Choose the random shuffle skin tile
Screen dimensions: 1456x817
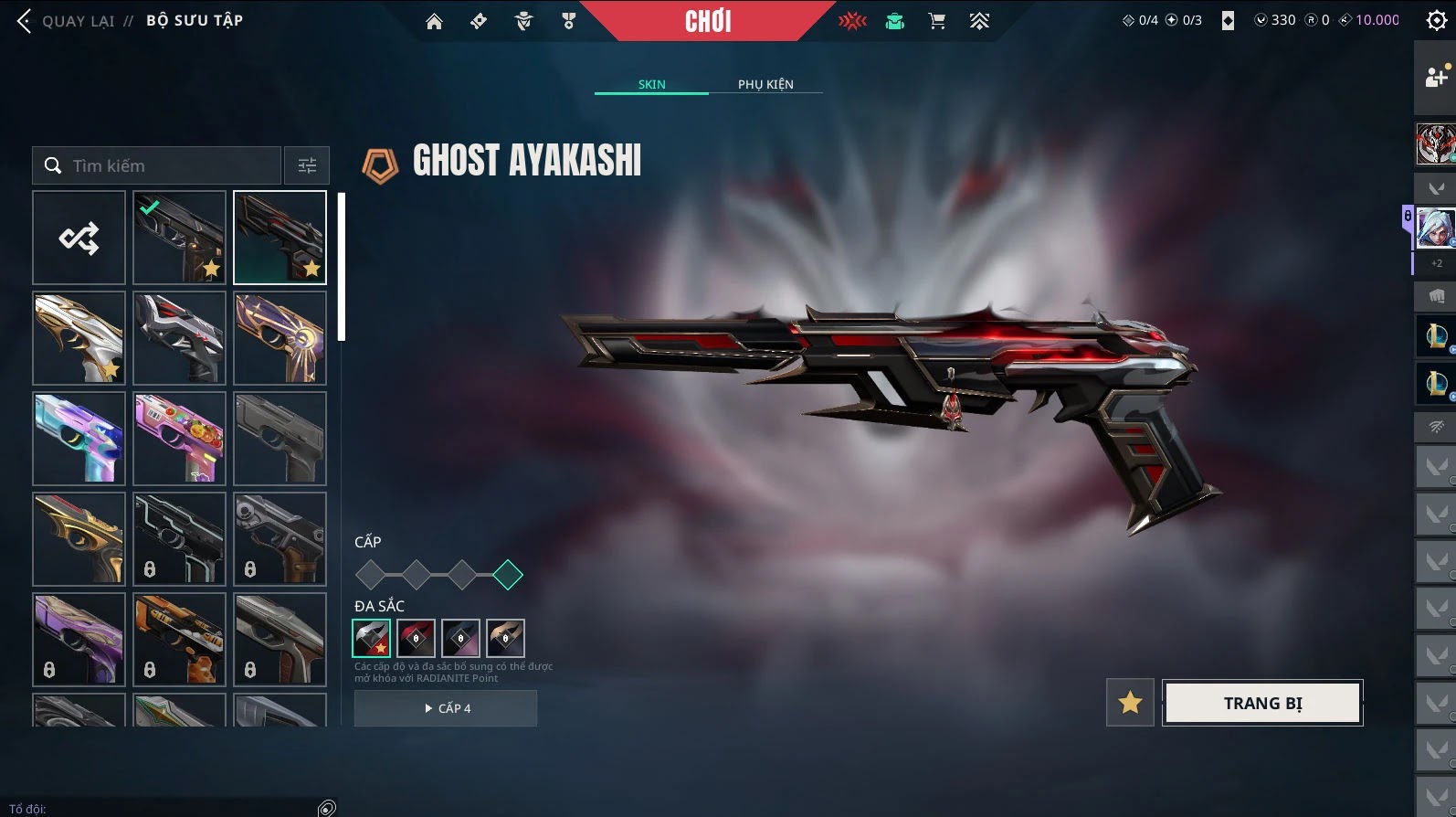point(79,238)
